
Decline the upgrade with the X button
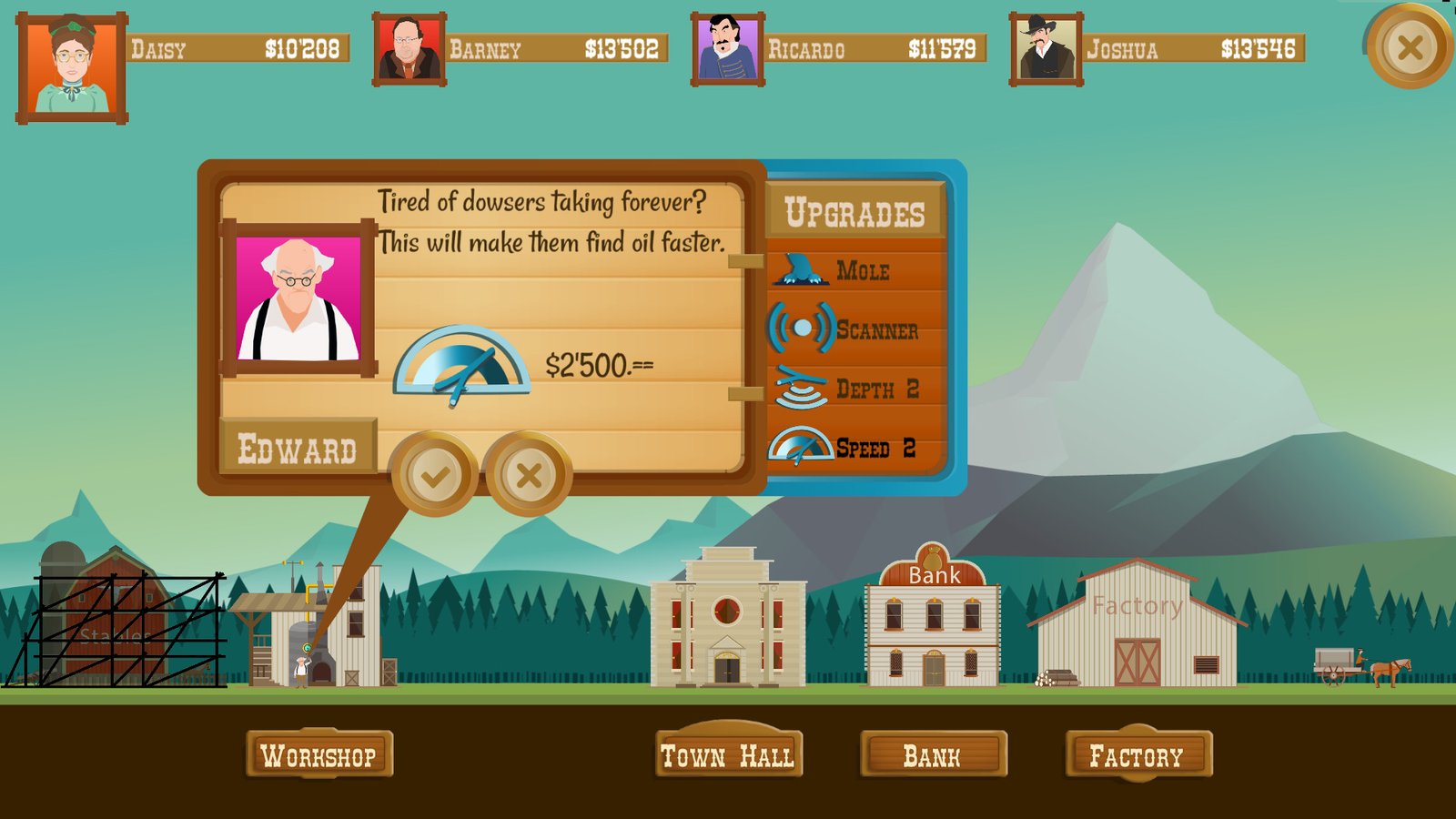point(529,474)
